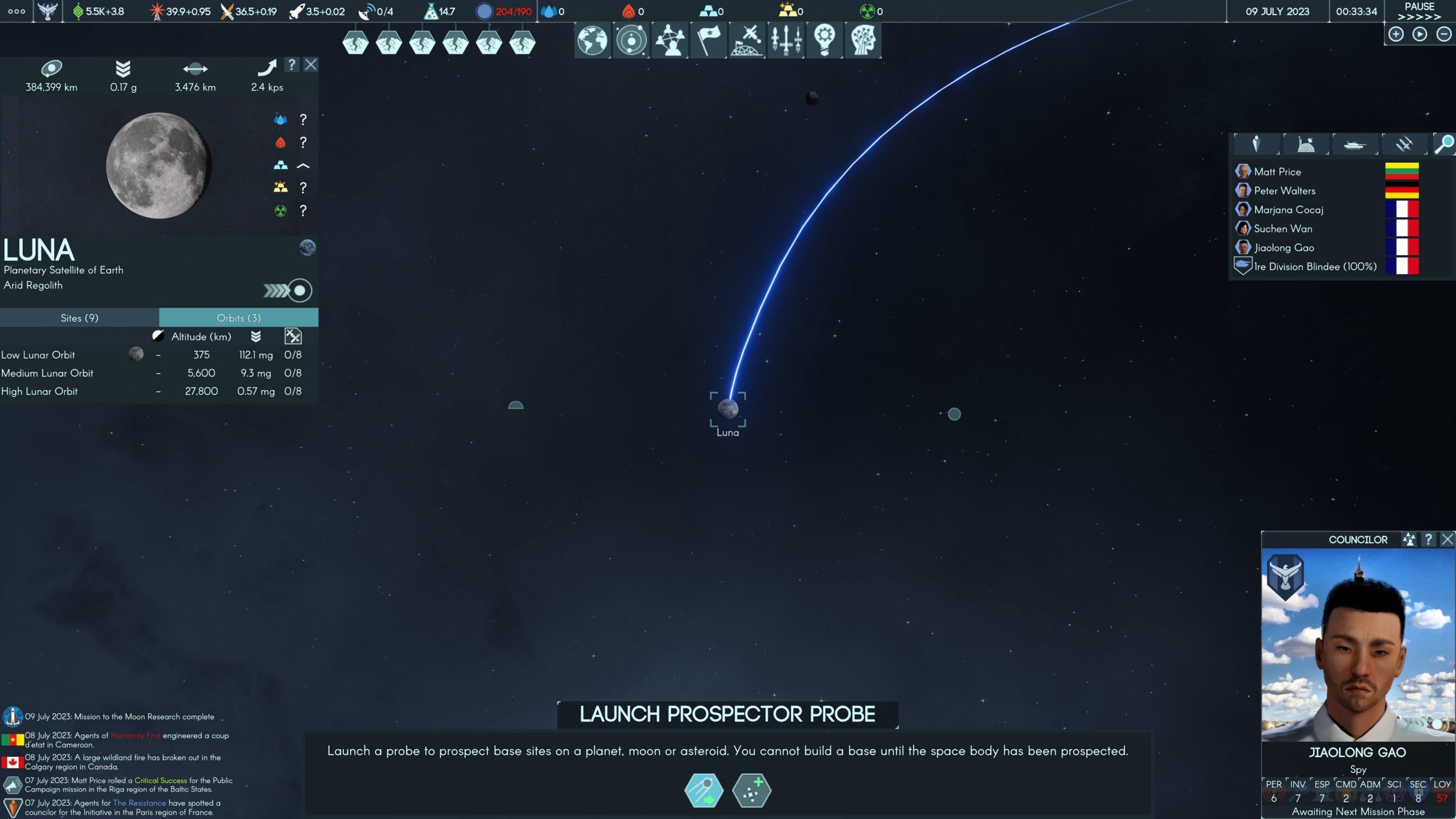Select the 1re Division Blindee army
The width and height of the screenshot is (1456, 819).
pos(1314,267)
